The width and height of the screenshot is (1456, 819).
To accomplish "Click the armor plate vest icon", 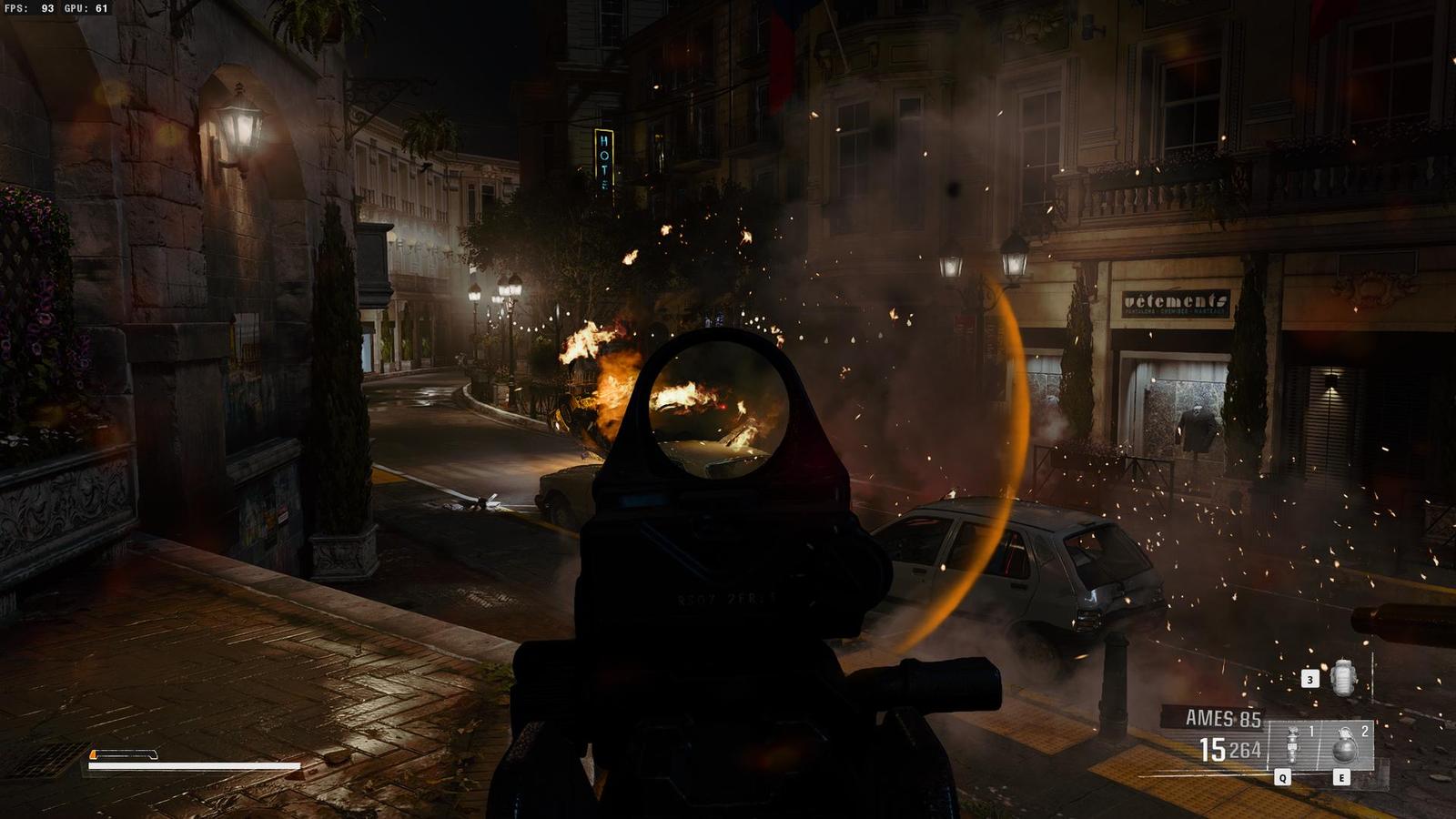I will click(1343, 678).
